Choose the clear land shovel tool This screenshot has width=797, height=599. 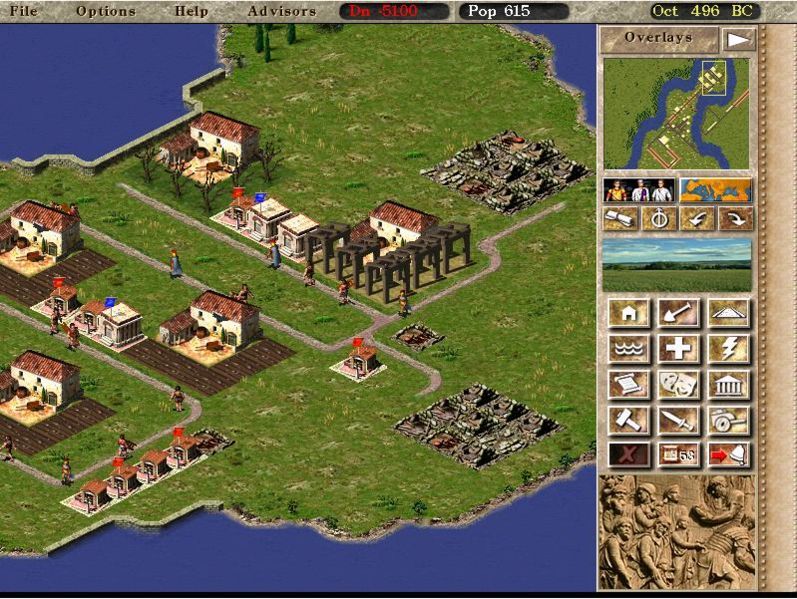coord(678,314)
